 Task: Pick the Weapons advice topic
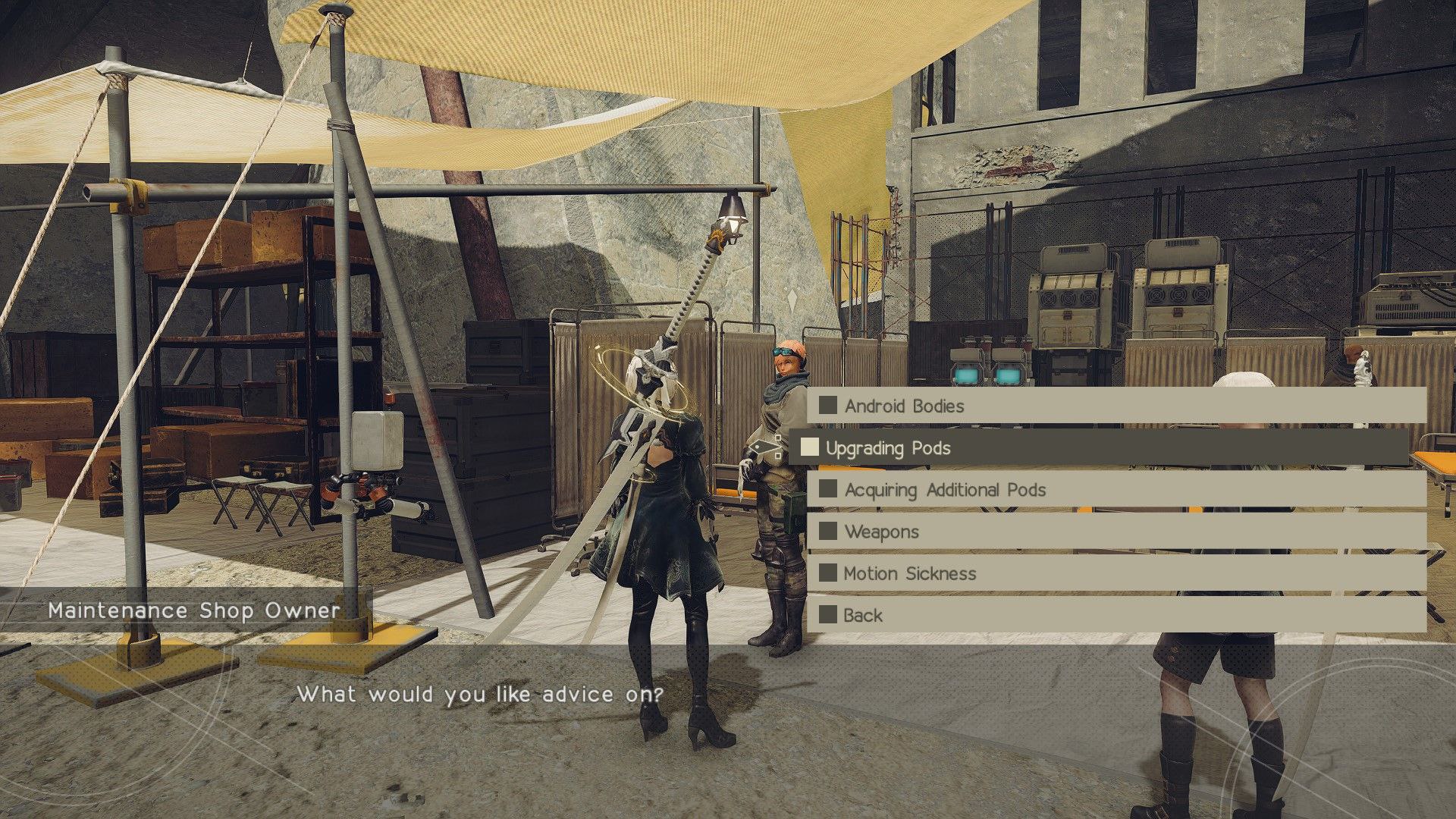pyautogui.click(x=881, y=532)
